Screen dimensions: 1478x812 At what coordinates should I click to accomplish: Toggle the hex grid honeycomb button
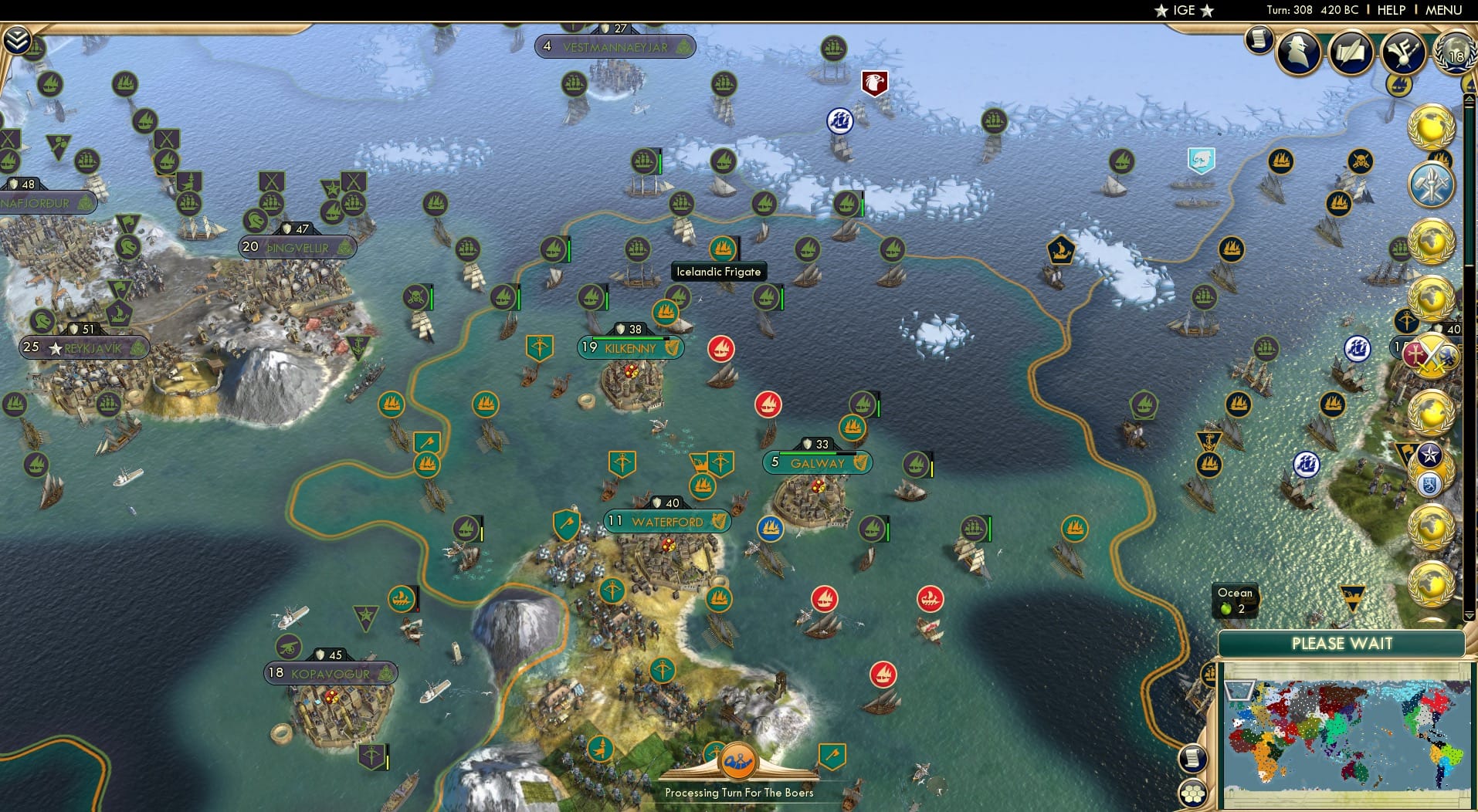point(1194,793)
